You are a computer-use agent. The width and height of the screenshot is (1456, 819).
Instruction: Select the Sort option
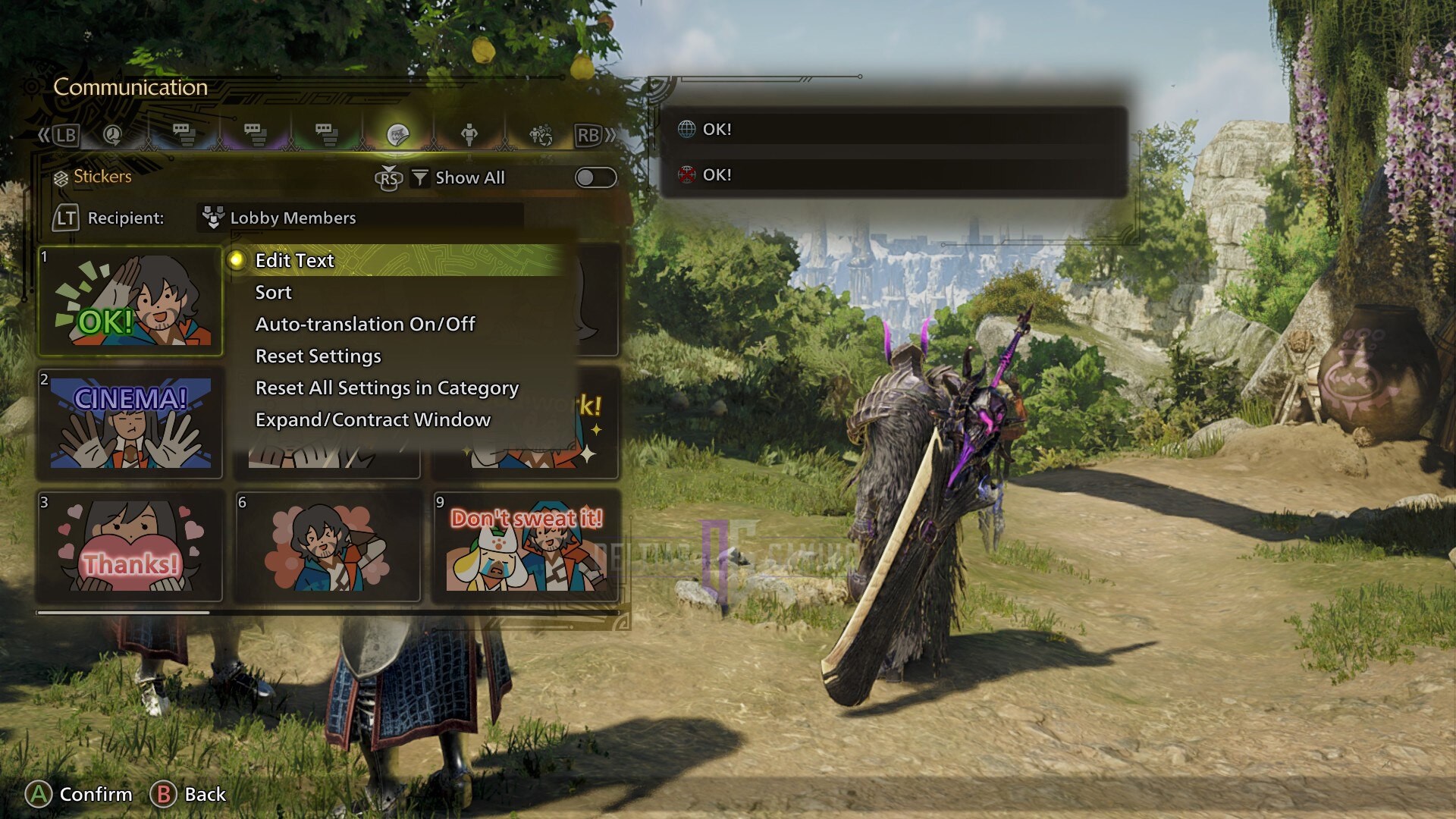coord(273,293)
